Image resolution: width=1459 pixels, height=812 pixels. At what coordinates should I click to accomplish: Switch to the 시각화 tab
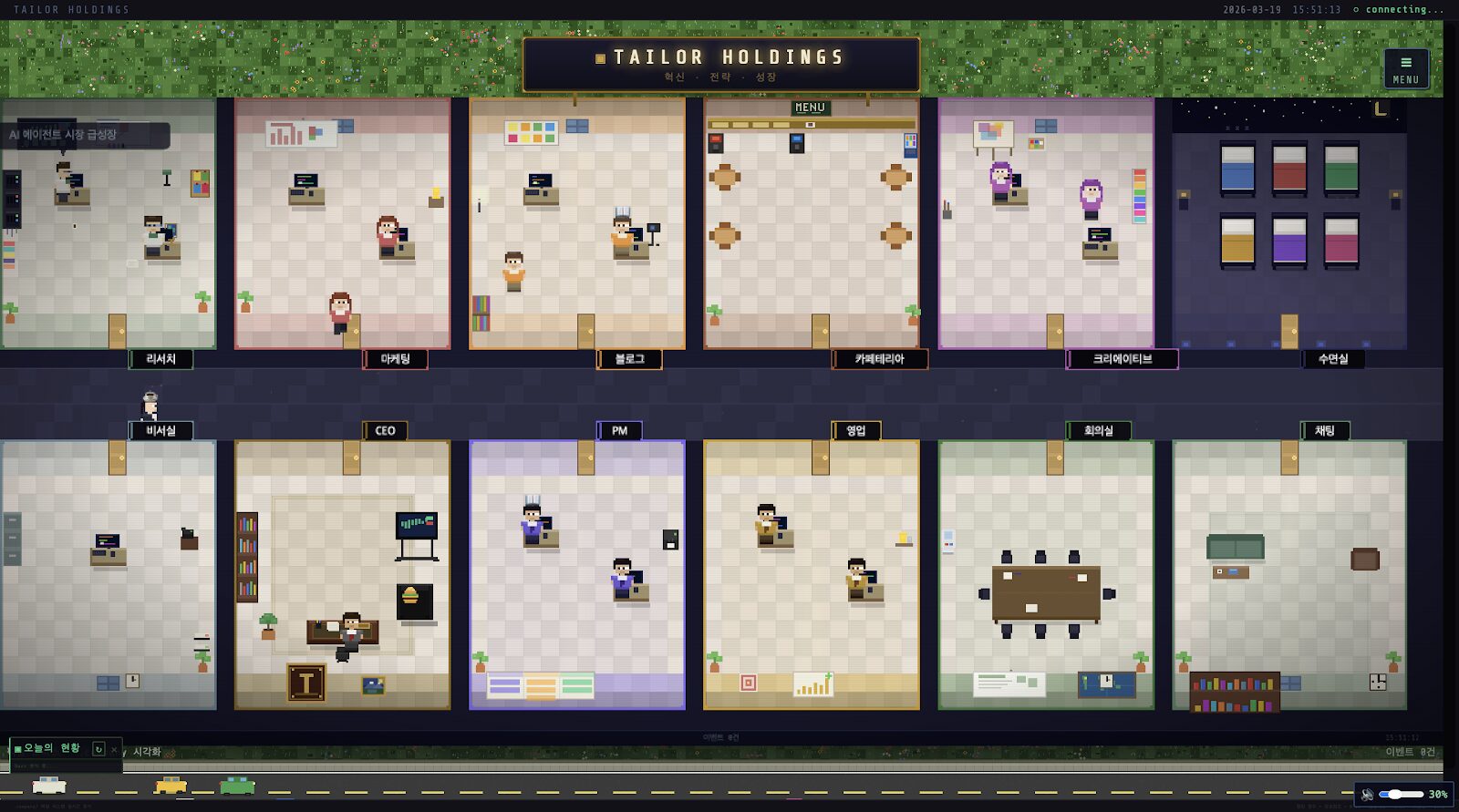[x=147, y=752]
